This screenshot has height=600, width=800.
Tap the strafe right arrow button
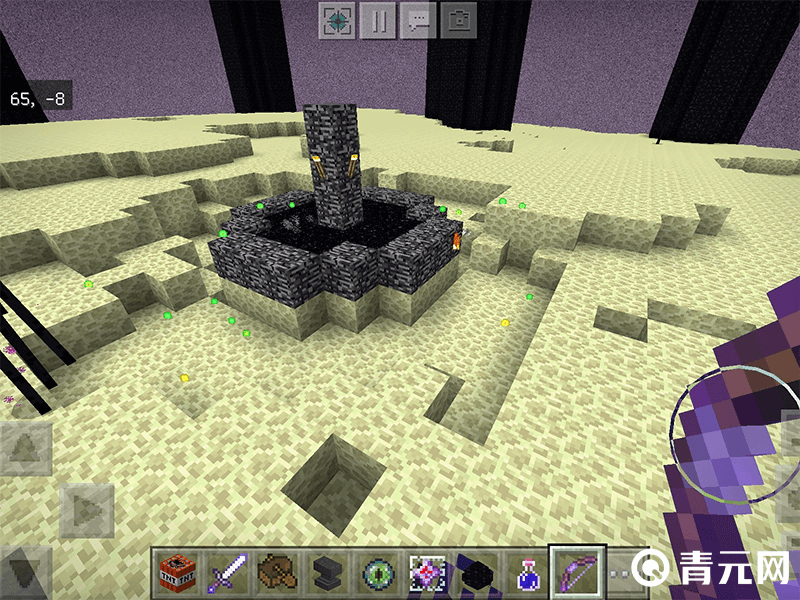tap(88, 510)
